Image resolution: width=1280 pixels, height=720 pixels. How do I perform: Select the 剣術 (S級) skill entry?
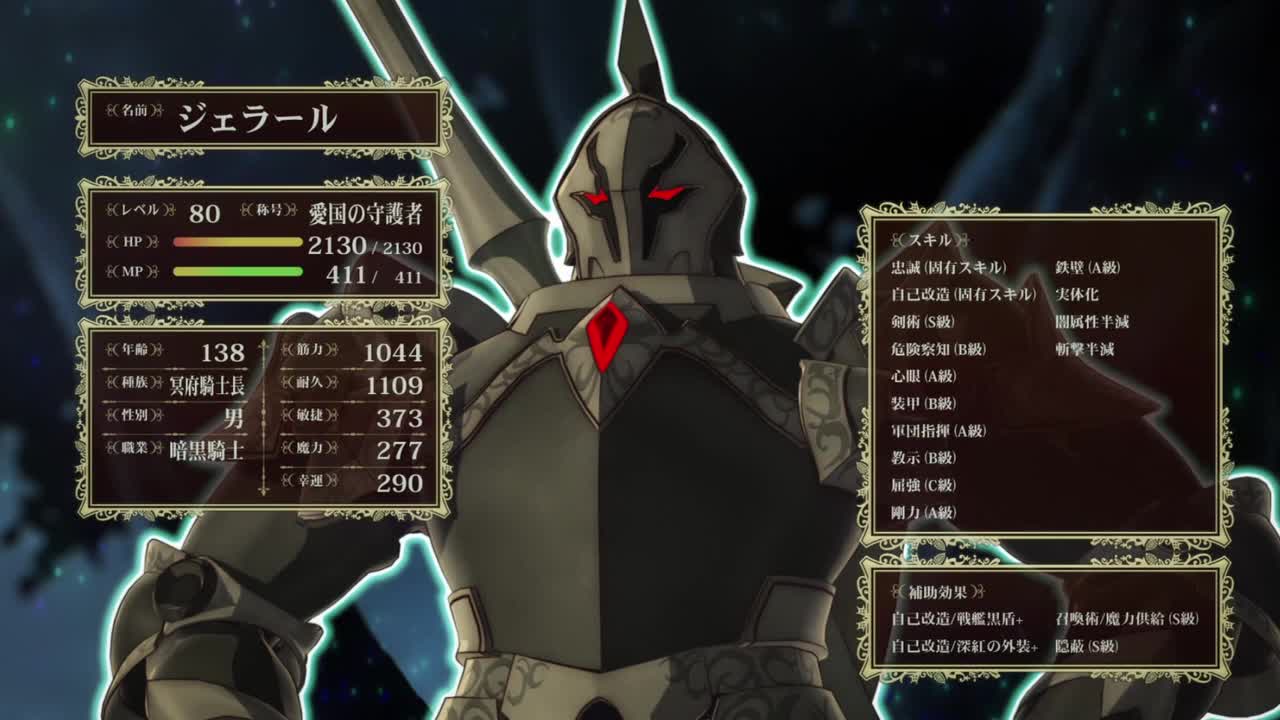coord(923,322)
